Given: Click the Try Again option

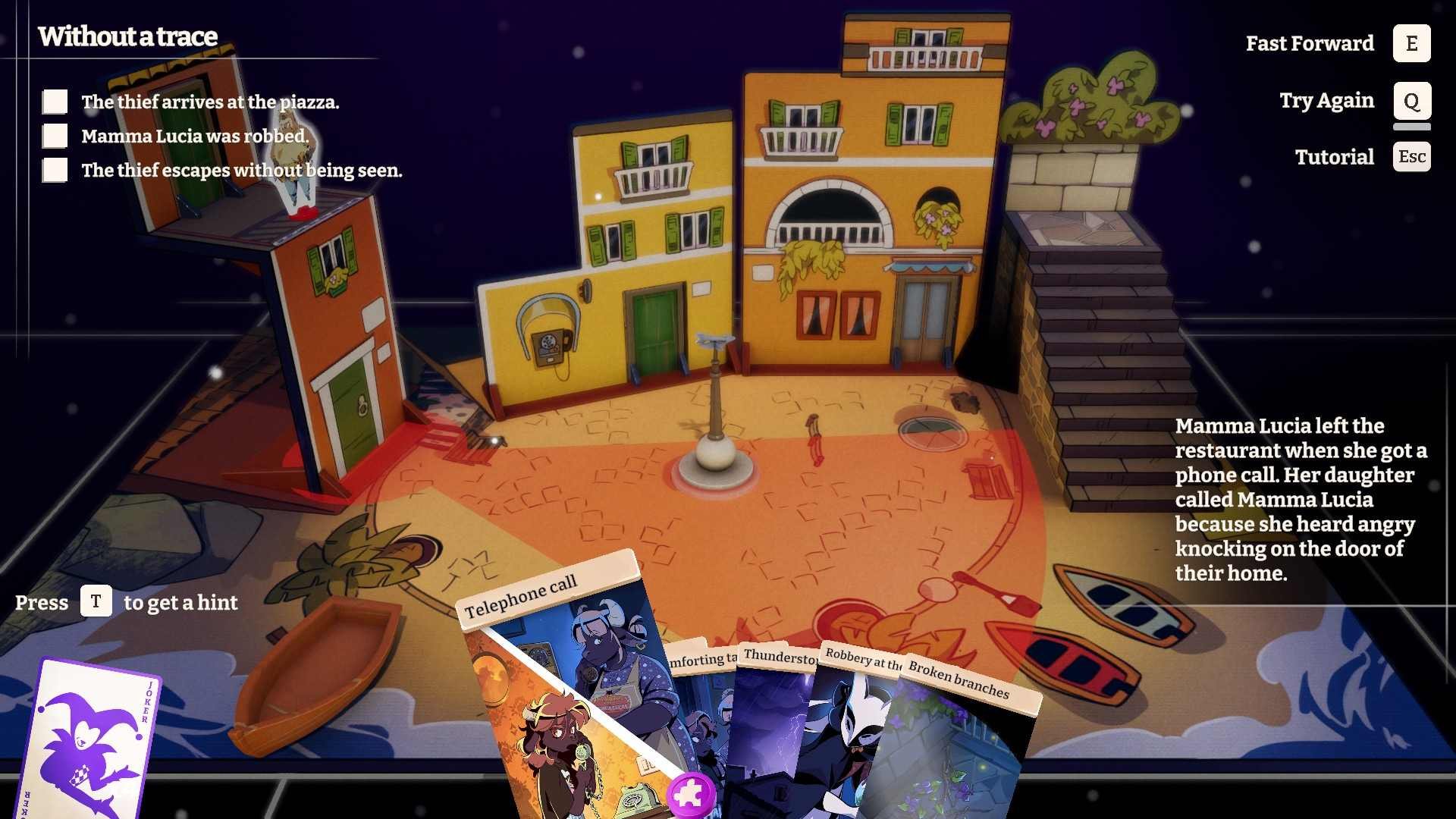Looking at the screenshot, I should click(x=1411, y=101).
